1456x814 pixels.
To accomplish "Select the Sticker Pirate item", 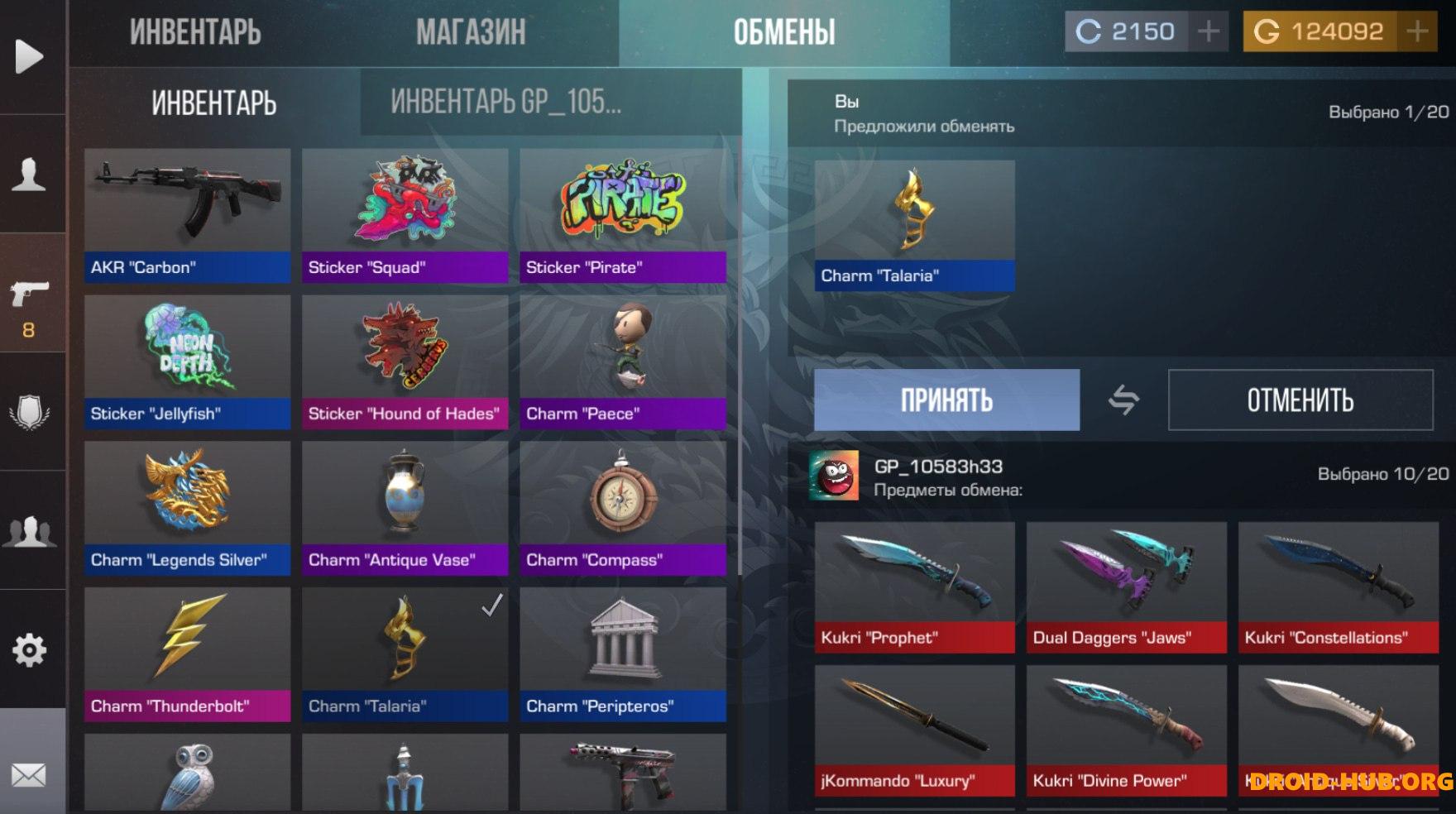I will [x=622, y=205].
